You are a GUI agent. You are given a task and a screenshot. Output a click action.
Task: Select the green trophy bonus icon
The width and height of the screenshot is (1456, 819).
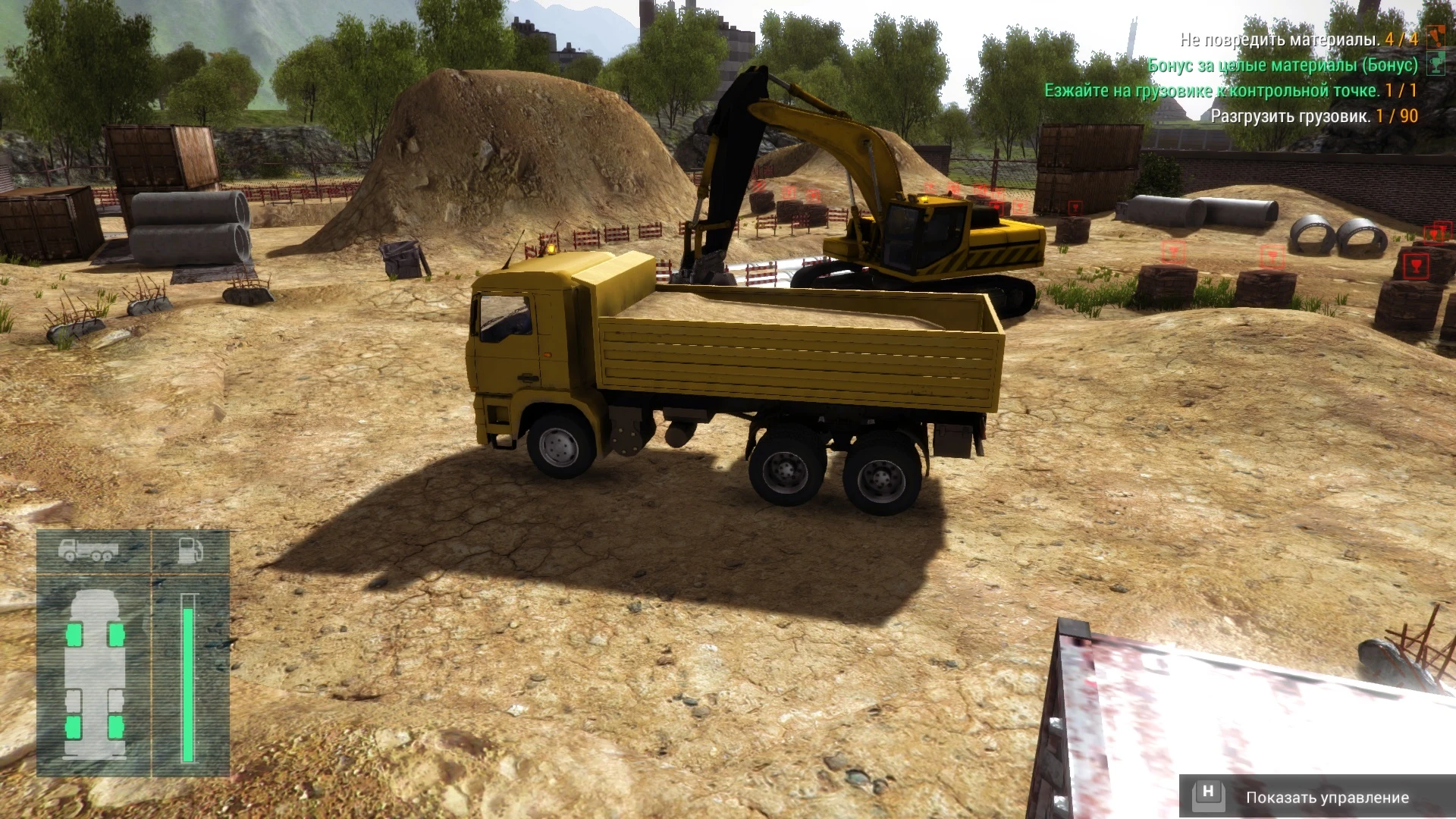point(1433,64)
